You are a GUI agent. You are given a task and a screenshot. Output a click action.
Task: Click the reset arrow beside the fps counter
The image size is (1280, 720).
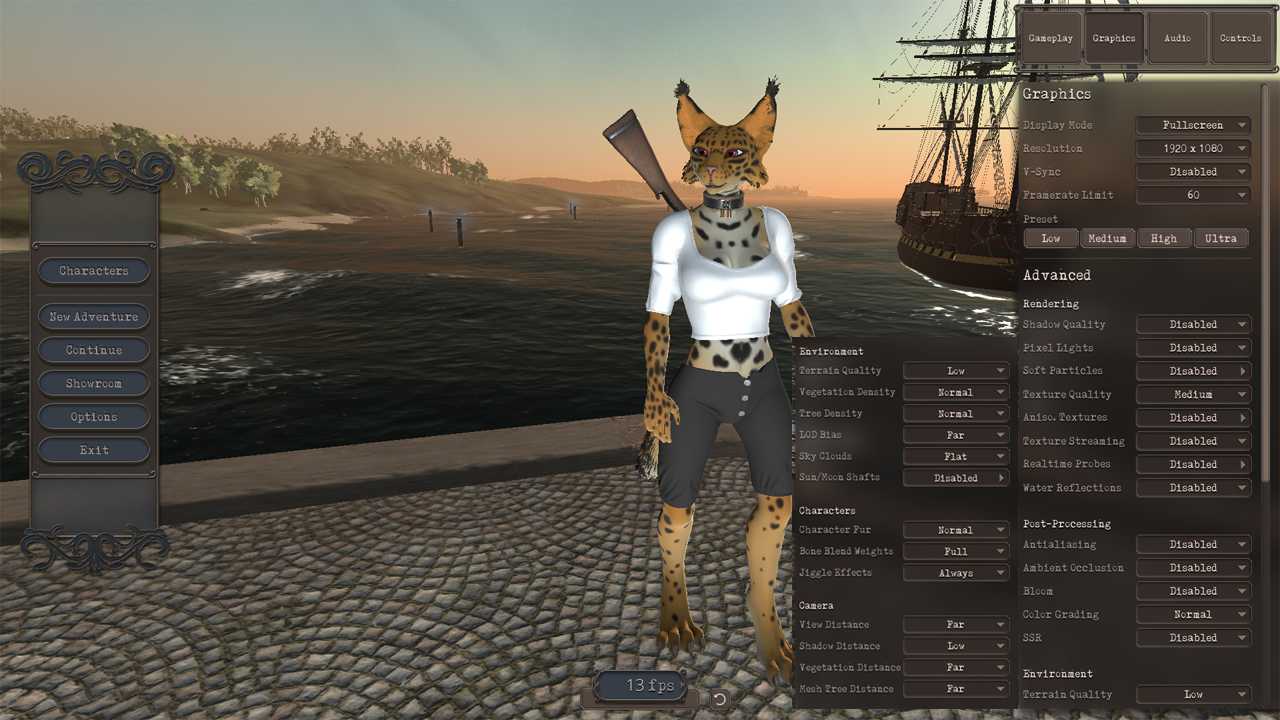click(719, 699)
